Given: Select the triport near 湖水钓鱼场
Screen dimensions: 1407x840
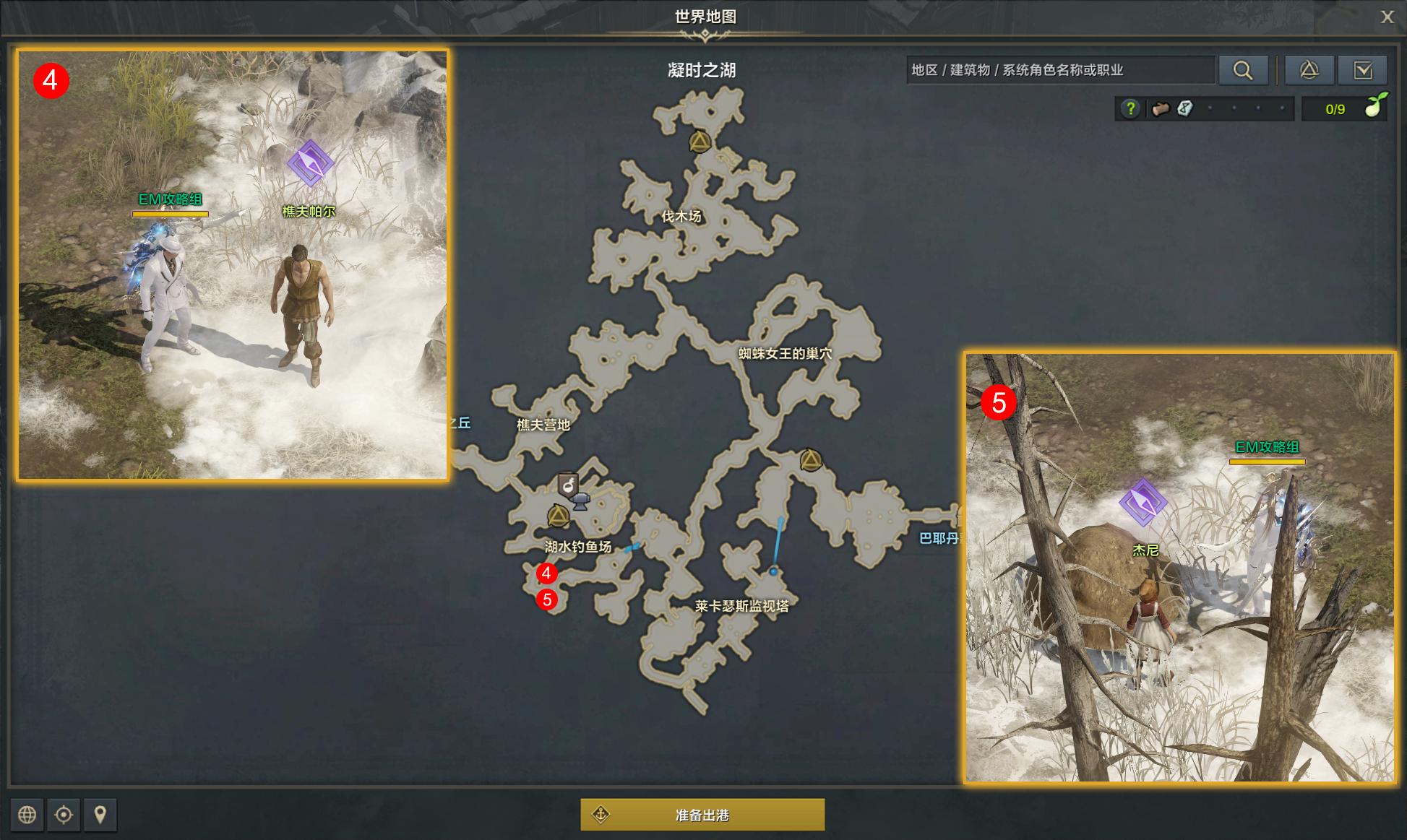Looking at the screenshot, I should click(558, 516).
